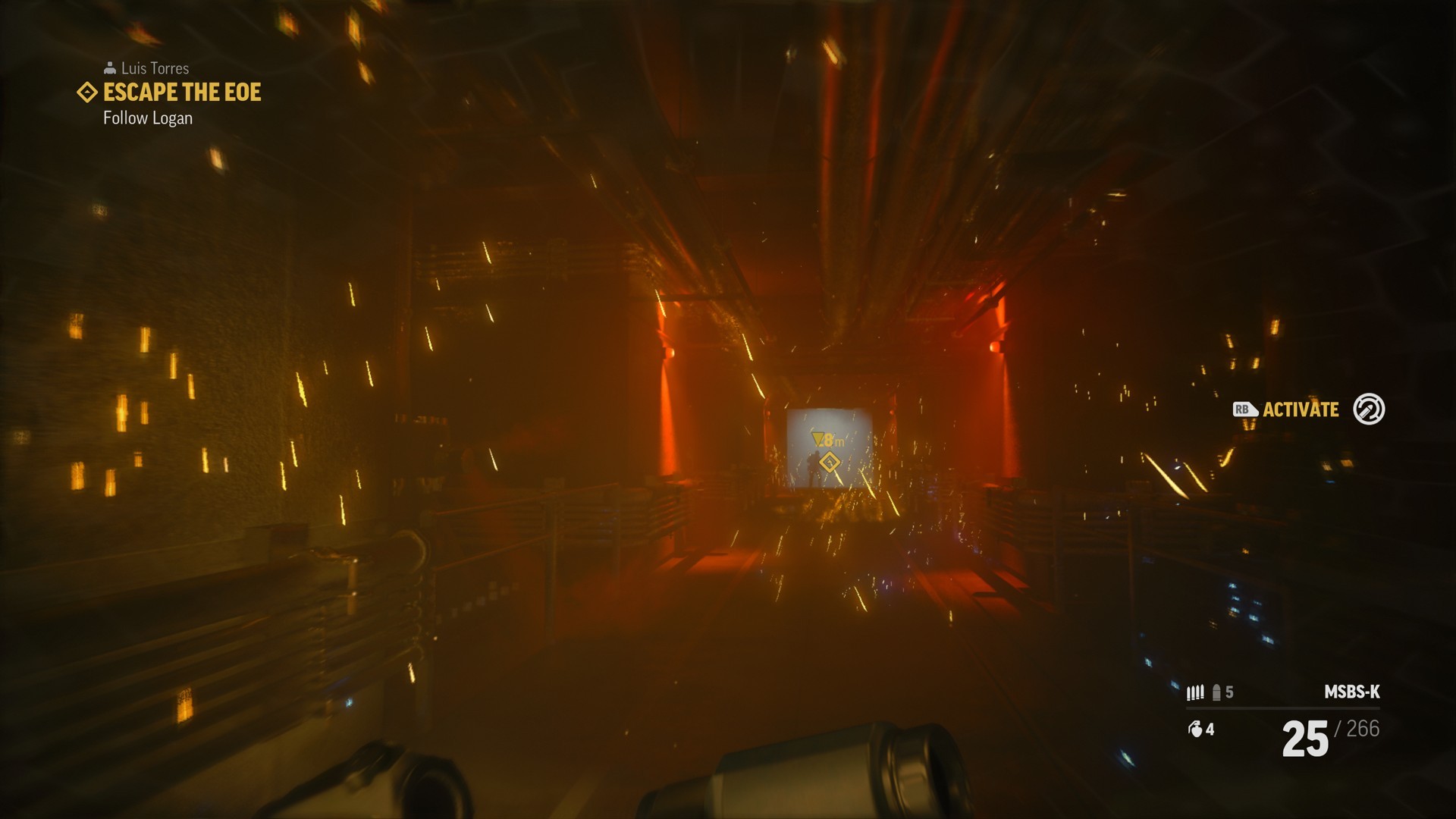Screen dimensions: 1456x819
Task: Select the four-bullet magazine icon
Action: (x=1196, y=692)
